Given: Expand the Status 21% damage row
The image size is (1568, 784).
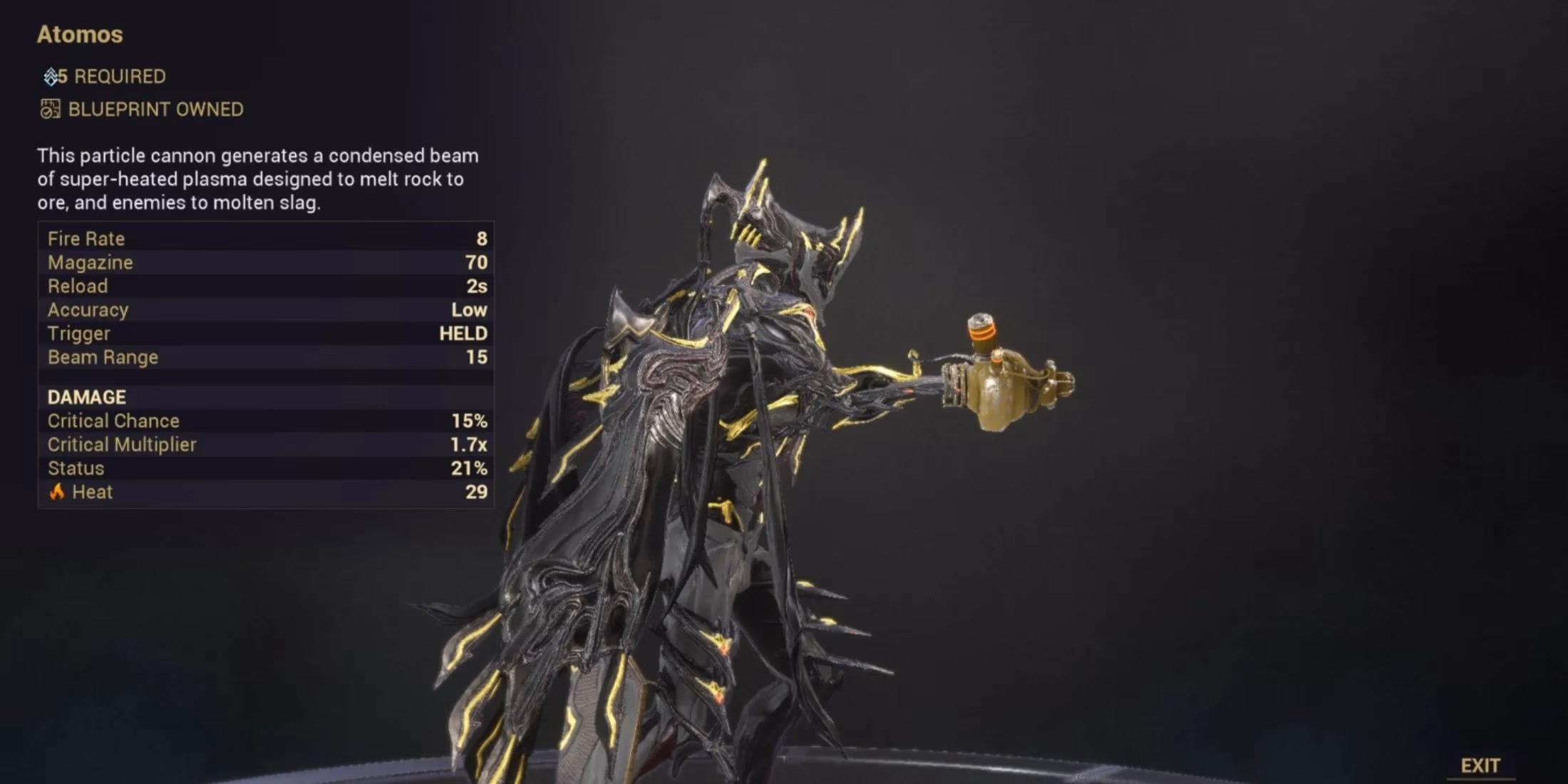Looking at the screenshot, I should 264,468.
